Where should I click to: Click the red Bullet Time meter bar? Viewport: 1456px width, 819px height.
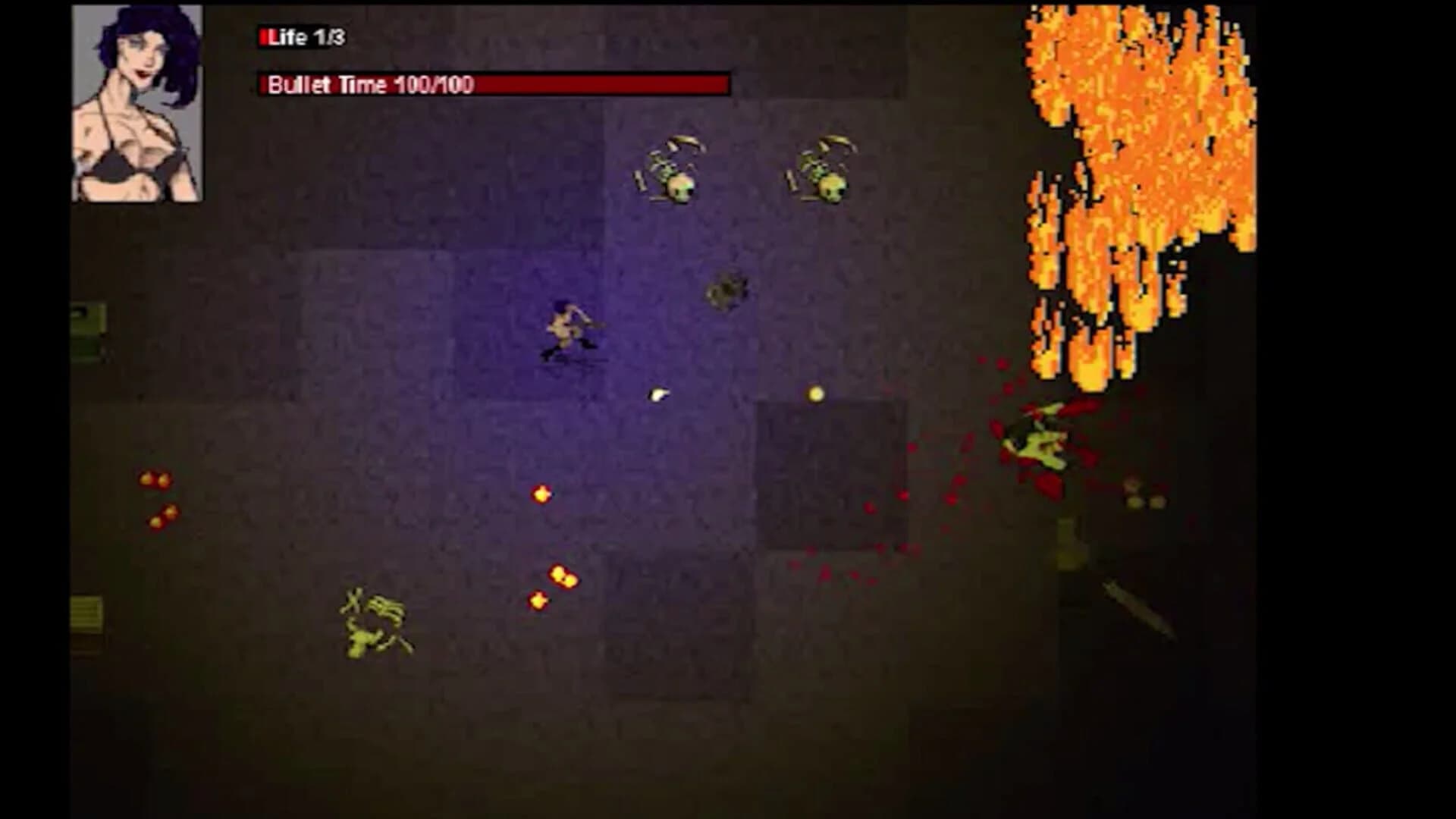[607, 83]
